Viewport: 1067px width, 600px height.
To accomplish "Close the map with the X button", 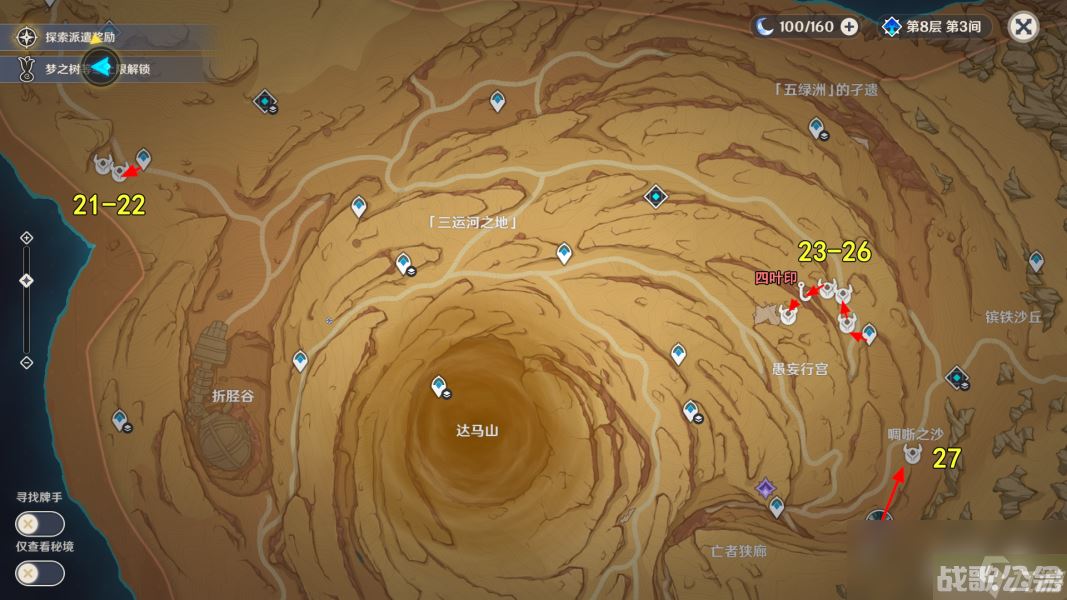I will pyautogui.click(x=1023, y=26).
